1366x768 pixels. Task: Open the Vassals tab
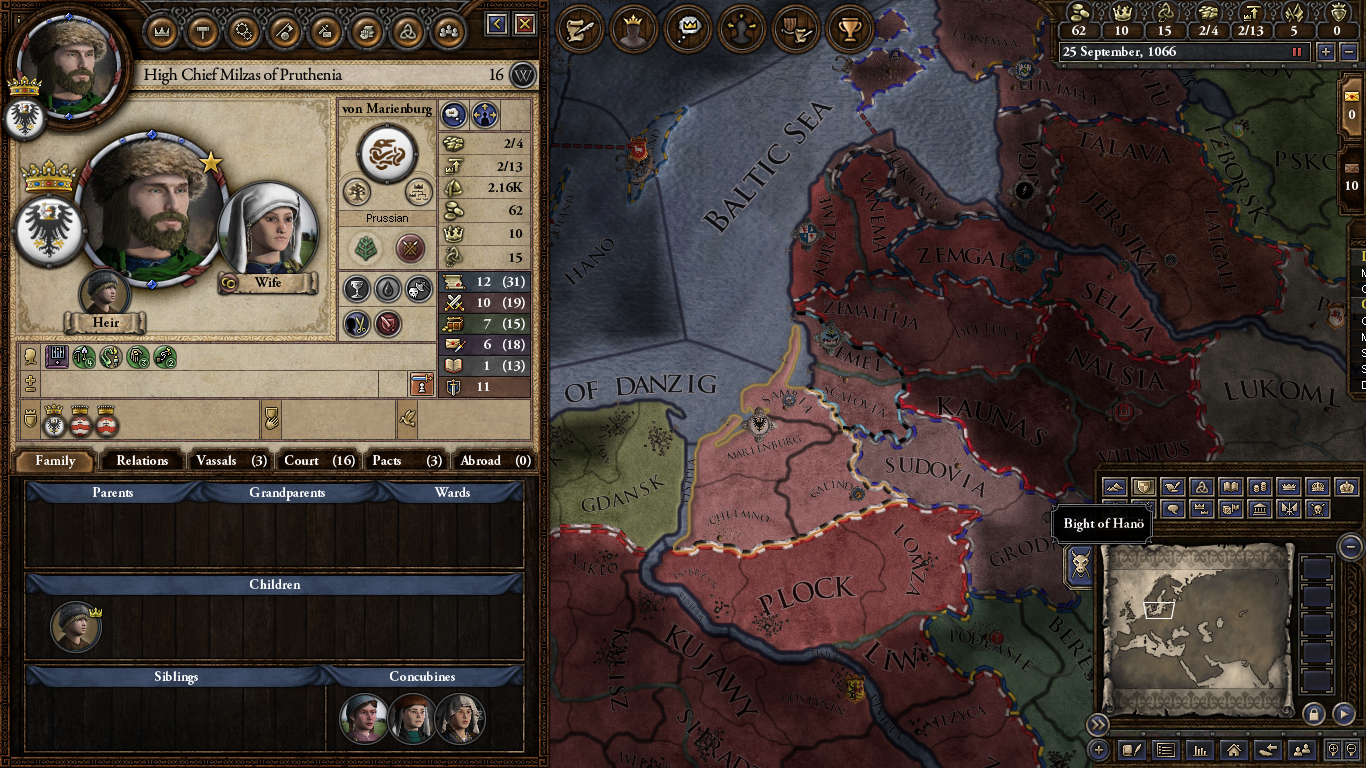coord(230,460)
